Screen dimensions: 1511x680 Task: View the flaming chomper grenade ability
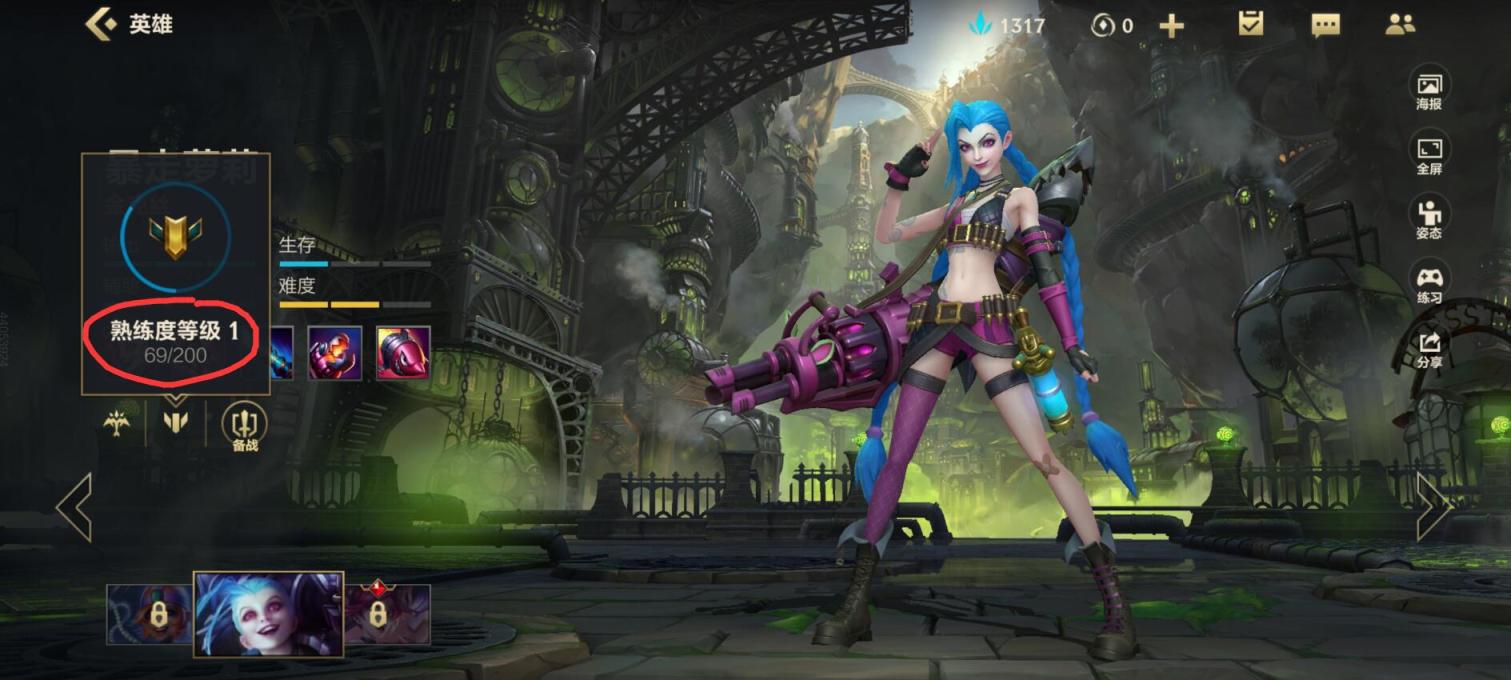coord(335,352)
